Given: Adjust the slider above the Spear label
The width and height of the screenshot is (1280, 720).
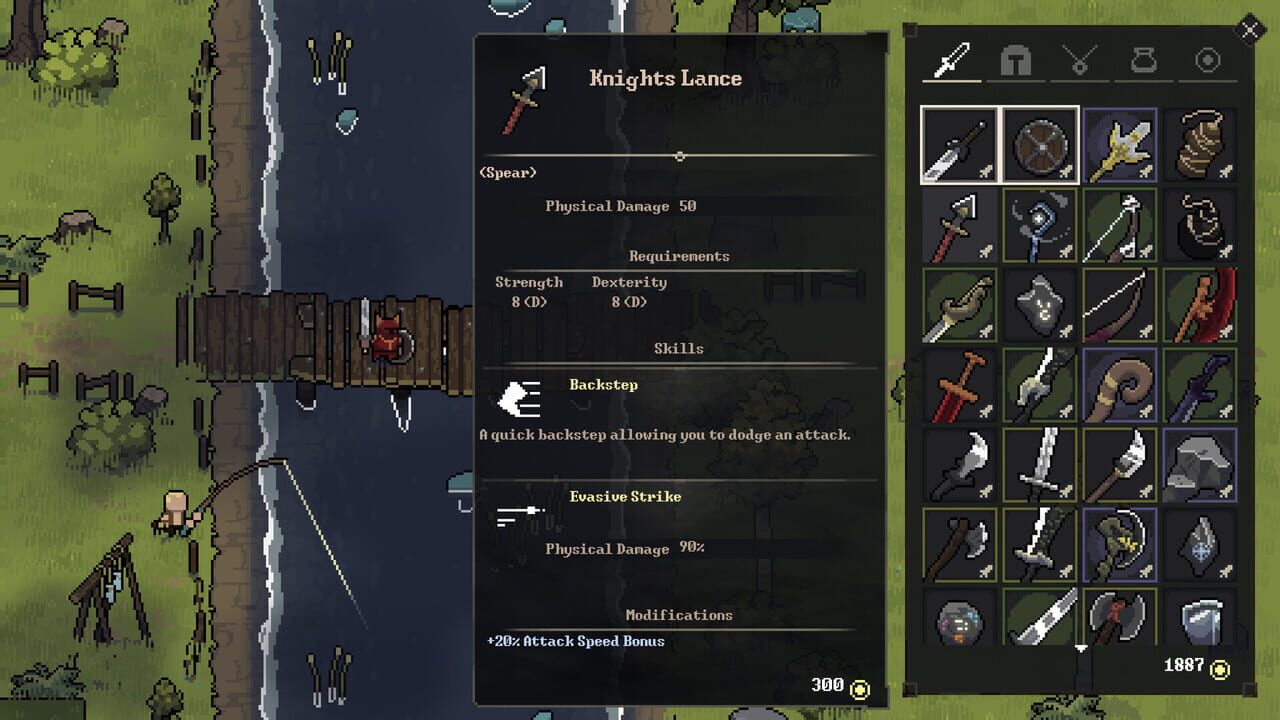Looking at the screenshot, I should tap(680, 156).
